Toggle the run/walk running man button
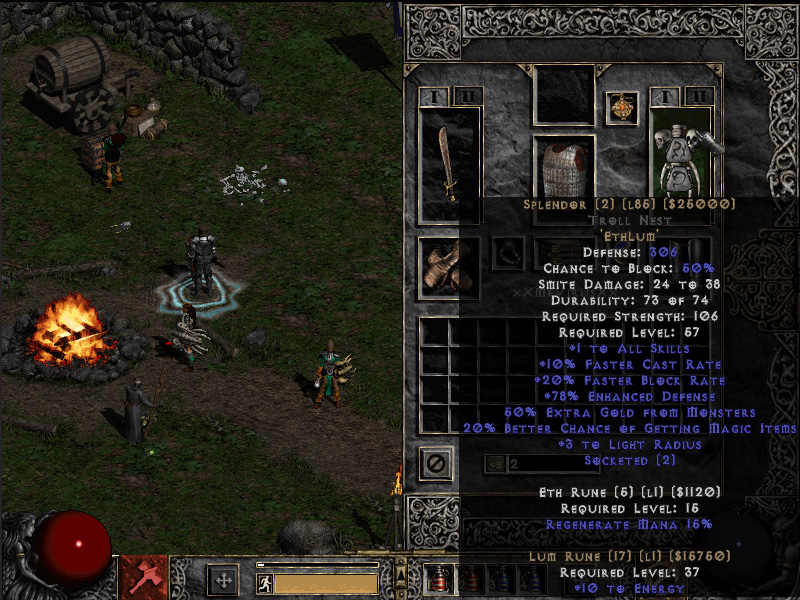The height and width of the screenshot is (600, 800). [265, 583]
